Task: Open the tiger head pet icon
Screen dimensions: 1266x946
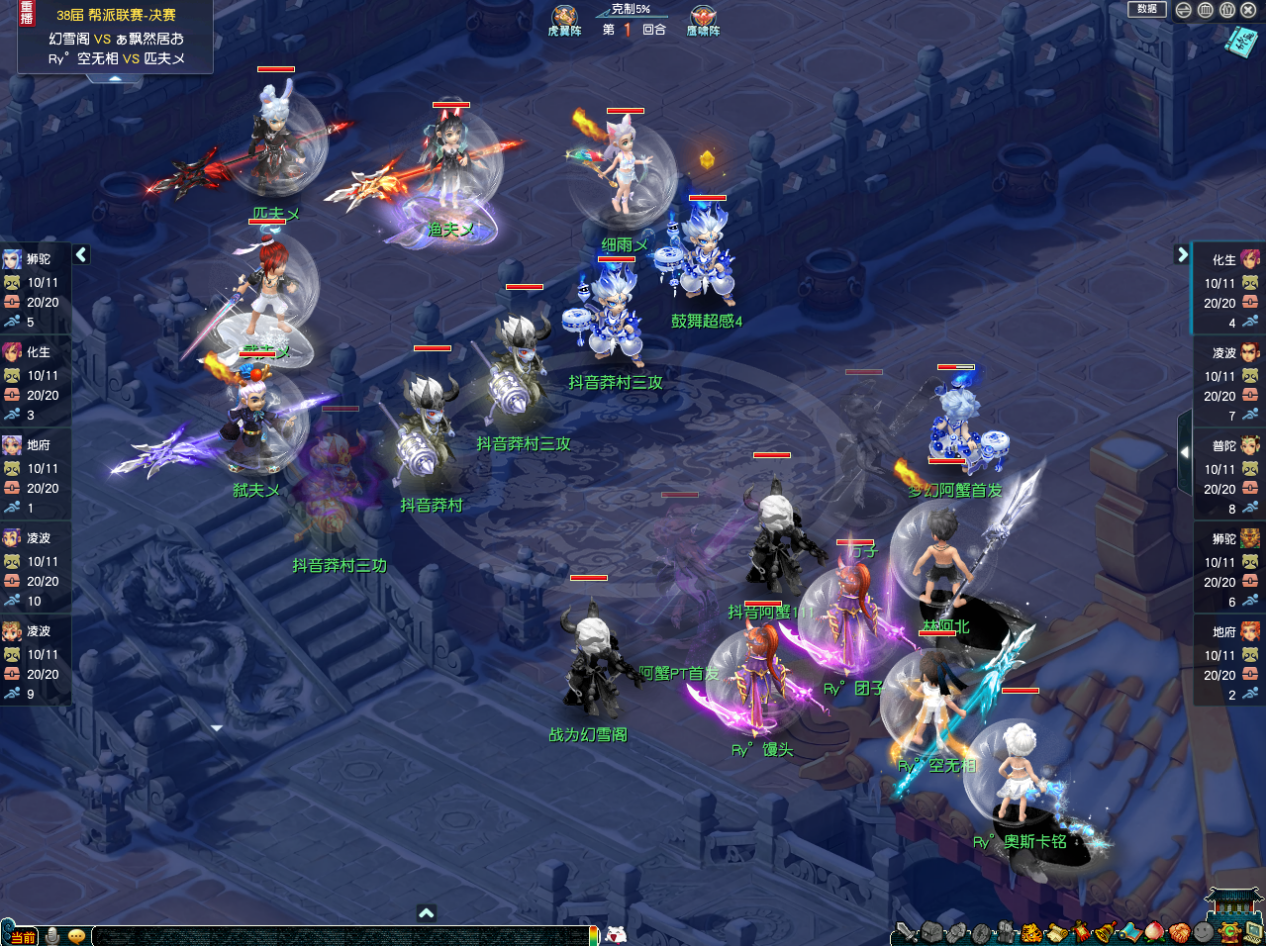Action: point(1030,934)
